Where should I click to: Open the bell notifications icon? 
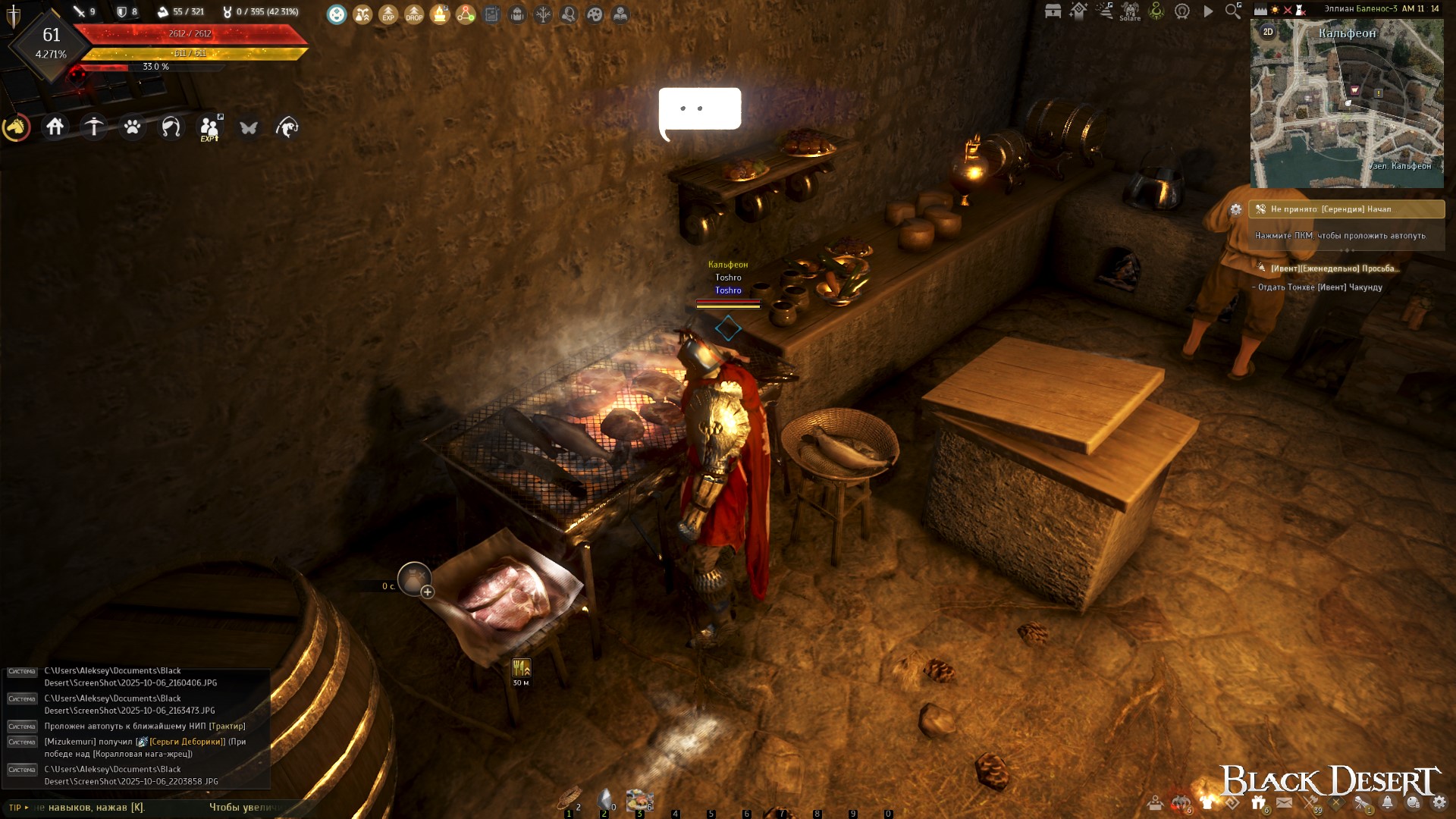coord(1388,802)
